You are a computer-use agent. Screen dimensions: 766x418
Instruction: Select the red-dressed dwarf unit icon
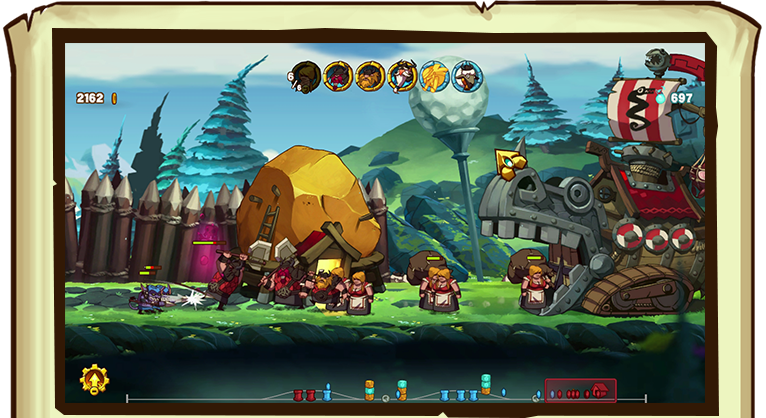pyautogui.click(x=338, y=76)
